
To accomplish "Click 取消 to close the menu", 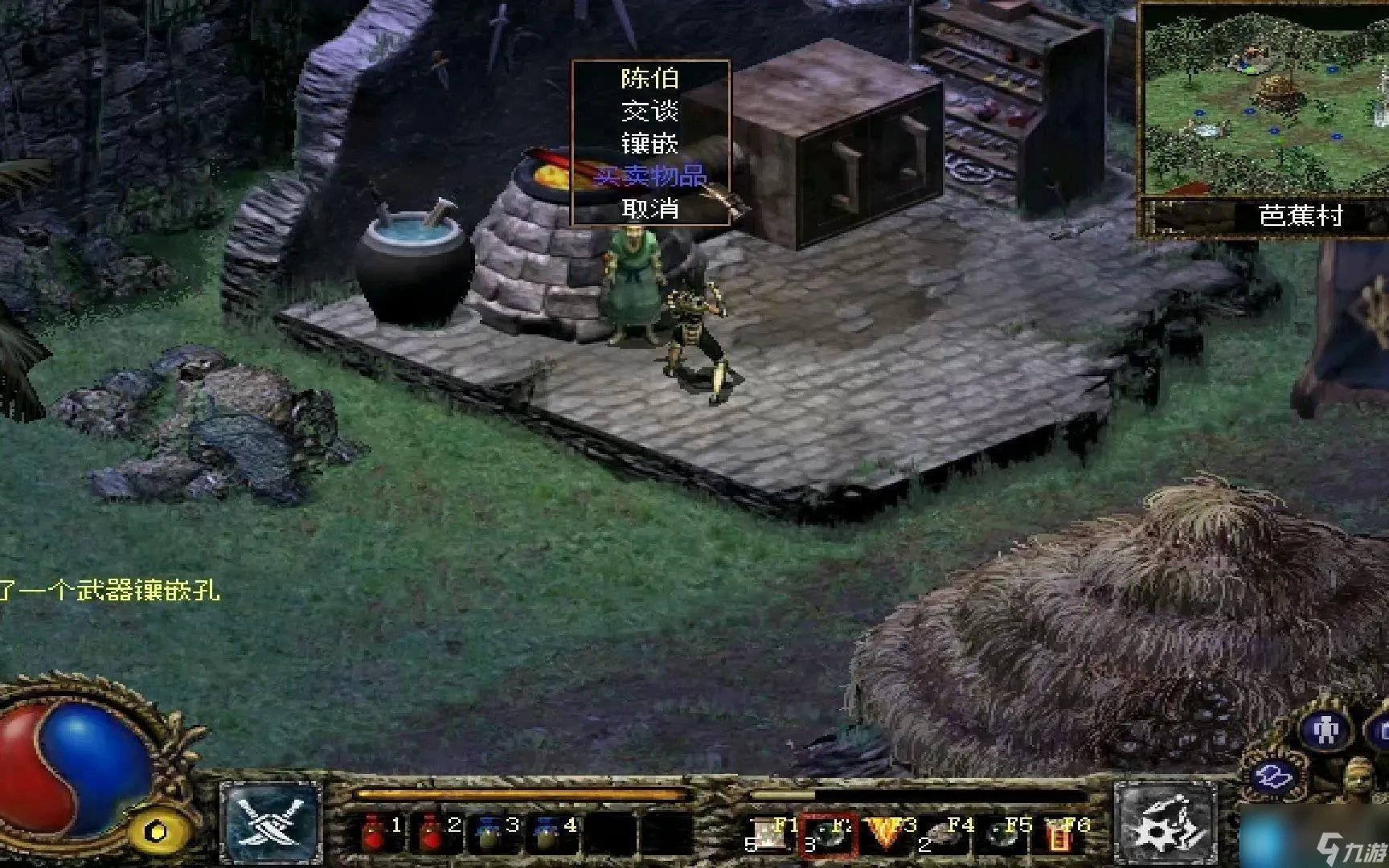I will click(x=649, y=209).
